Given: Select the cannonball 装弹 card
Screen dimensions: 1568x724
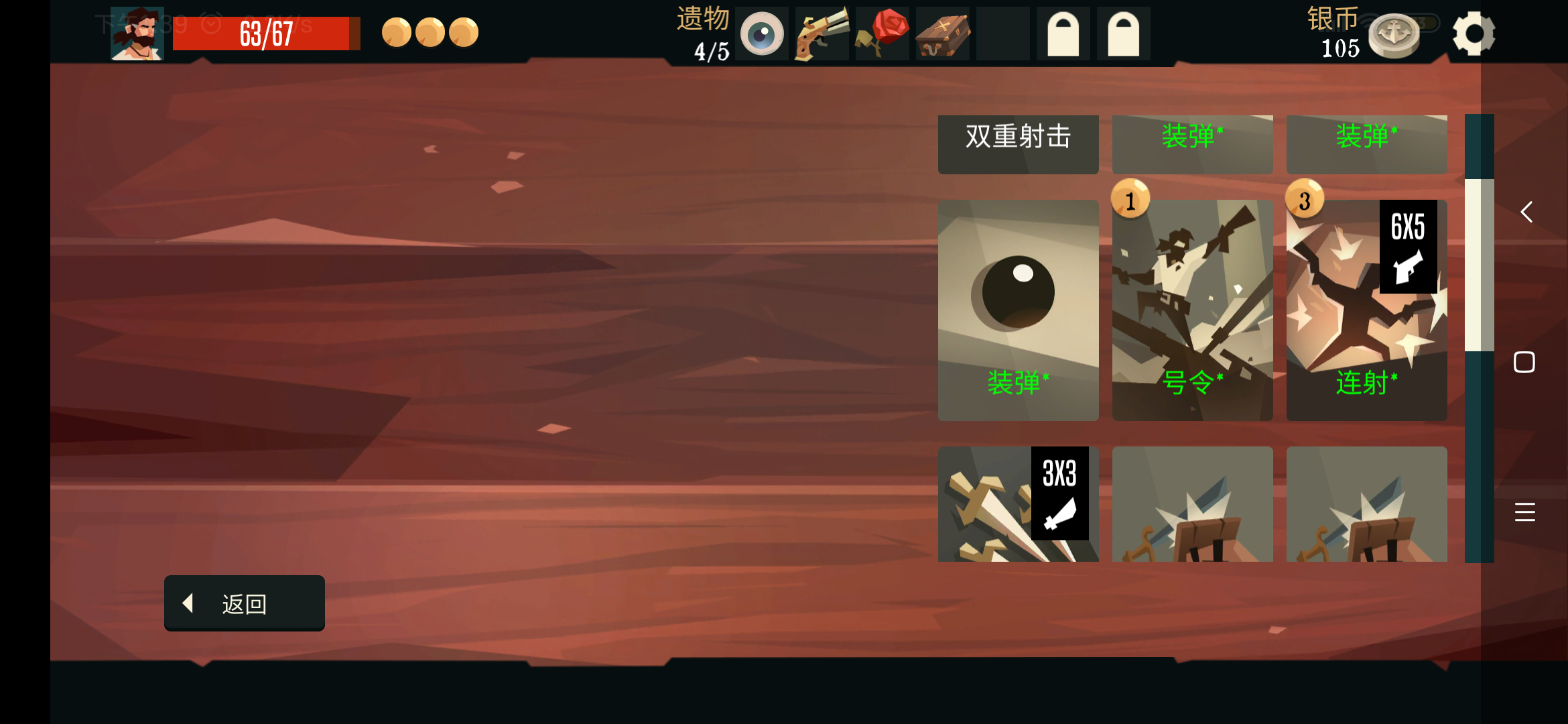Looking at the screenshot, I should point(1018,310).
